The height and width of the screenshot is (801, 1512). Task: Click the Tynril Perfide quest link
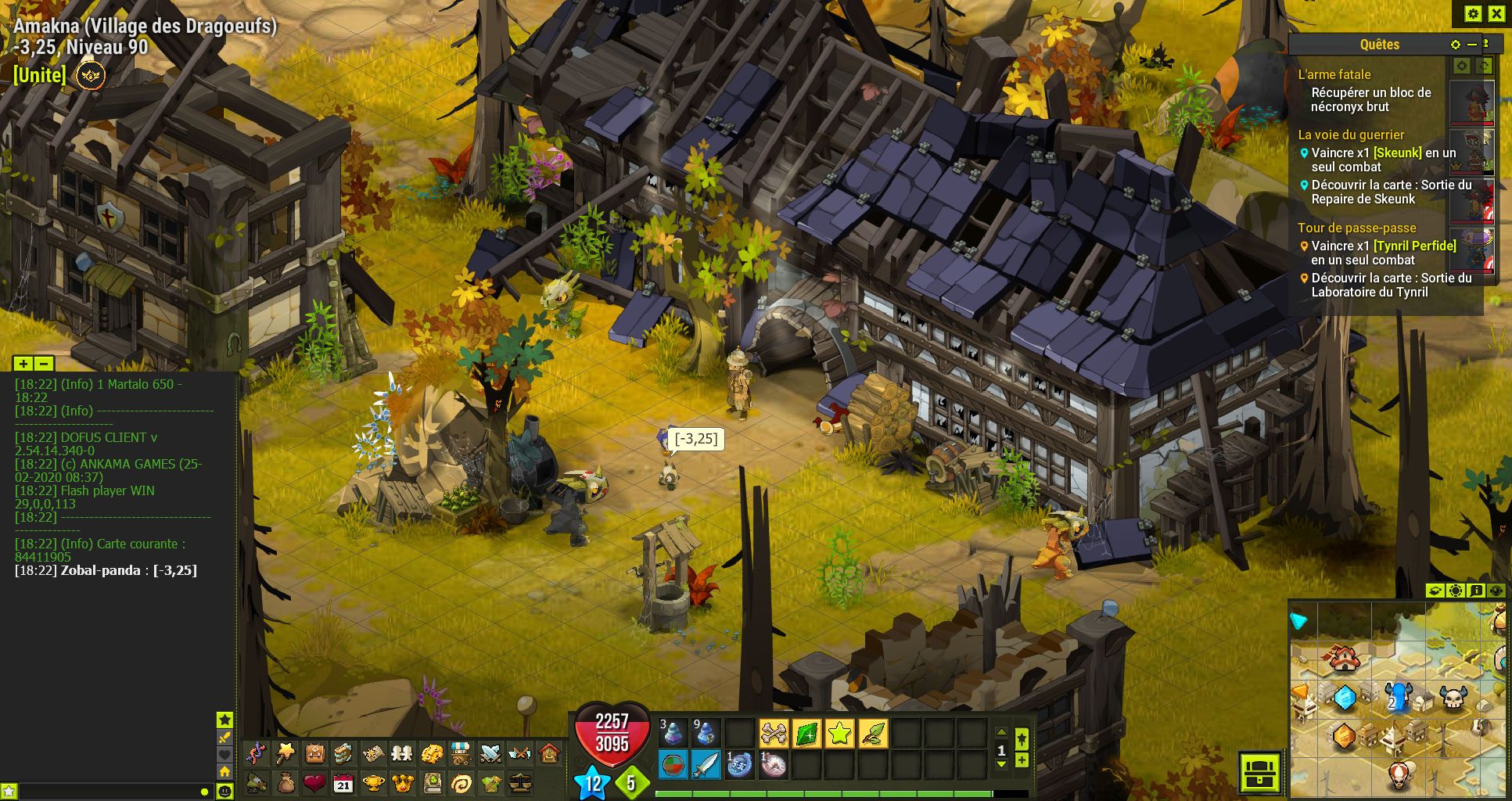pos(1414,246)
